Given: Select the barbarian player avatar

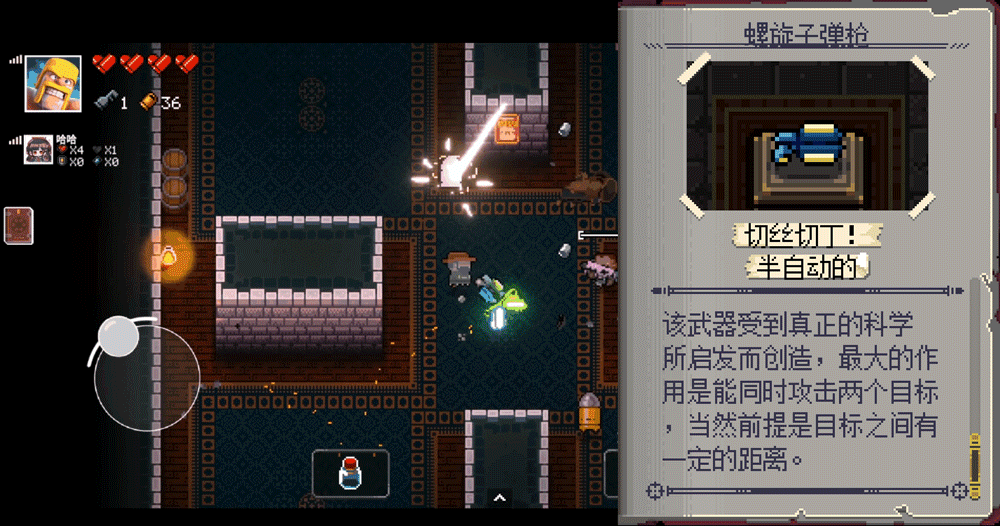Looking at the screenshot, I should pos(53,83).
